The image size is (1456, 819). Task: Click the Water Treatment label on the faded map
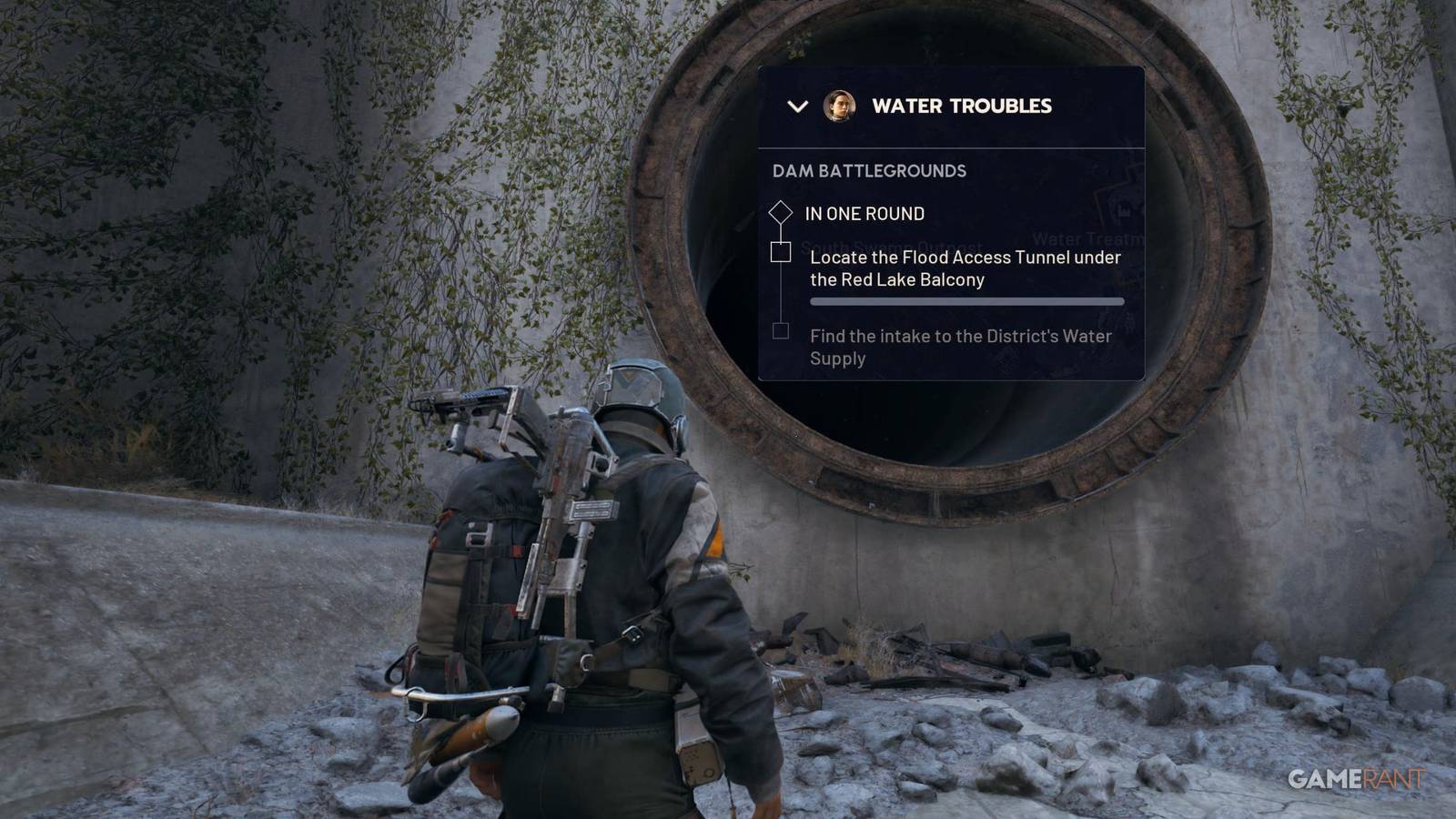coord(1089,237)
